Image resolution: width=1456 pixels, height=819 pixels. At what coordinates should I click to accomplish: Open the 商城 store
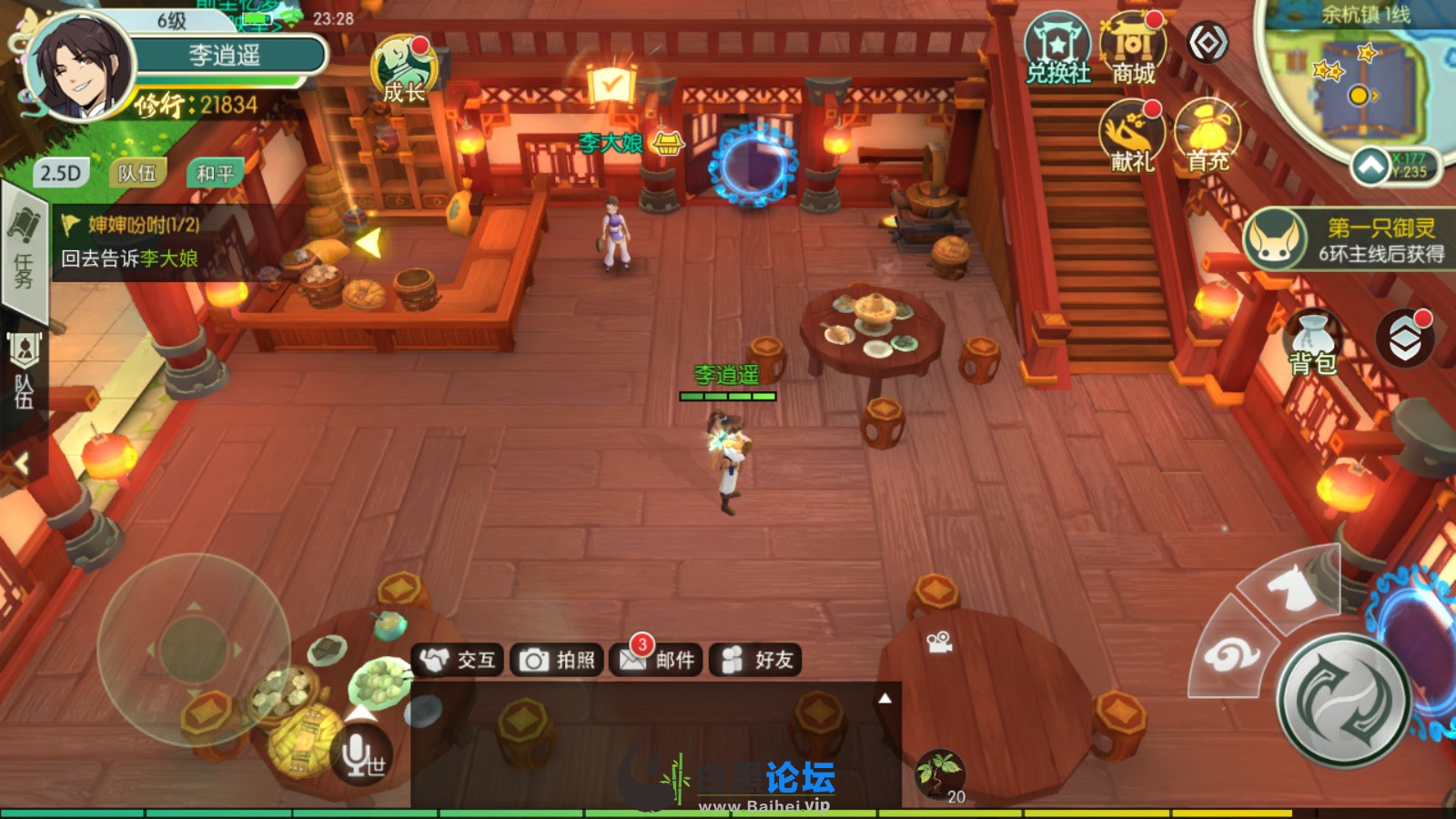(x=1133, y=51)
